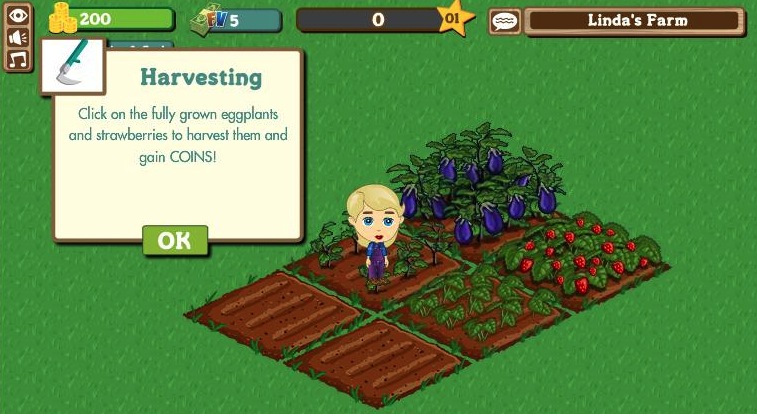
Task: Toggle the eye visibility icon
Action: click(x=17, y=15)
